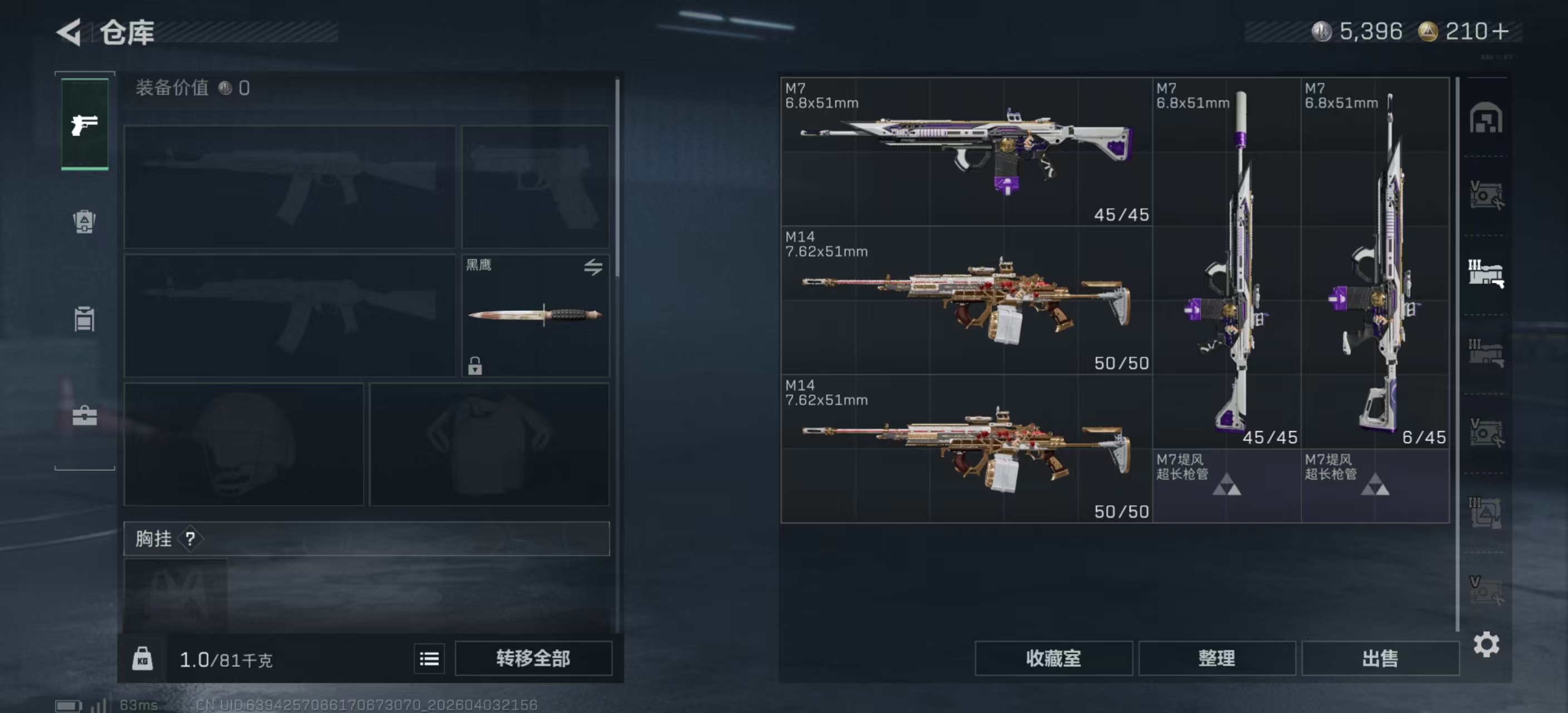1568x713 pixels.
Task: Open the warehouse home filter icon
Action: tap(1486, 118)
